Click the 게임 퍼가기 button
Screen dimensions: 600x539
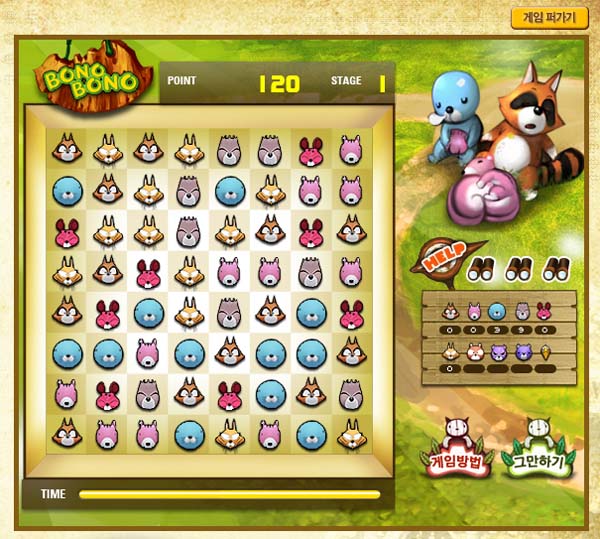coord(549,17)
